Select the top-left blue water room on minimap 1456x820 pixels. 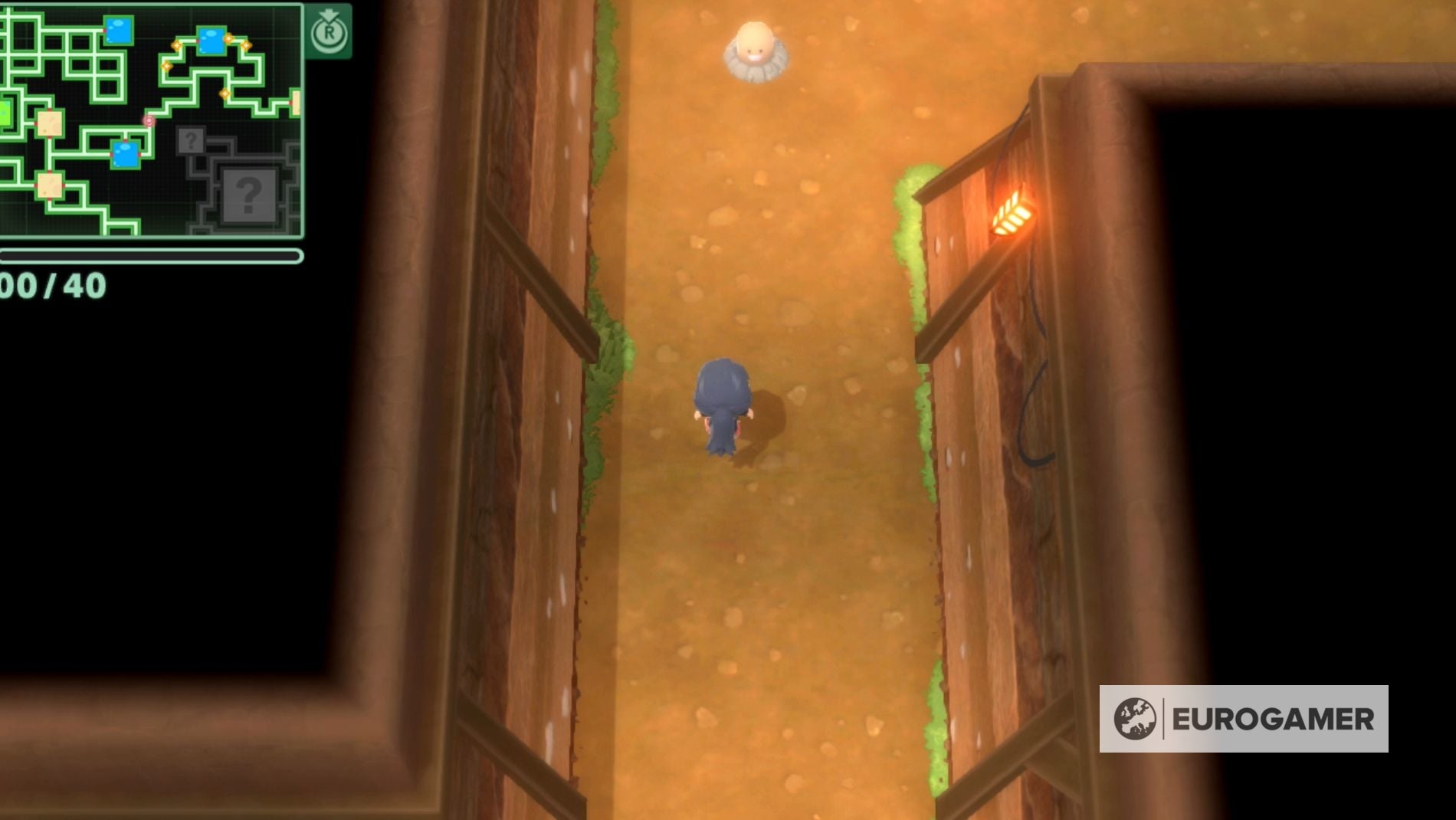click(x=117, y=30)
